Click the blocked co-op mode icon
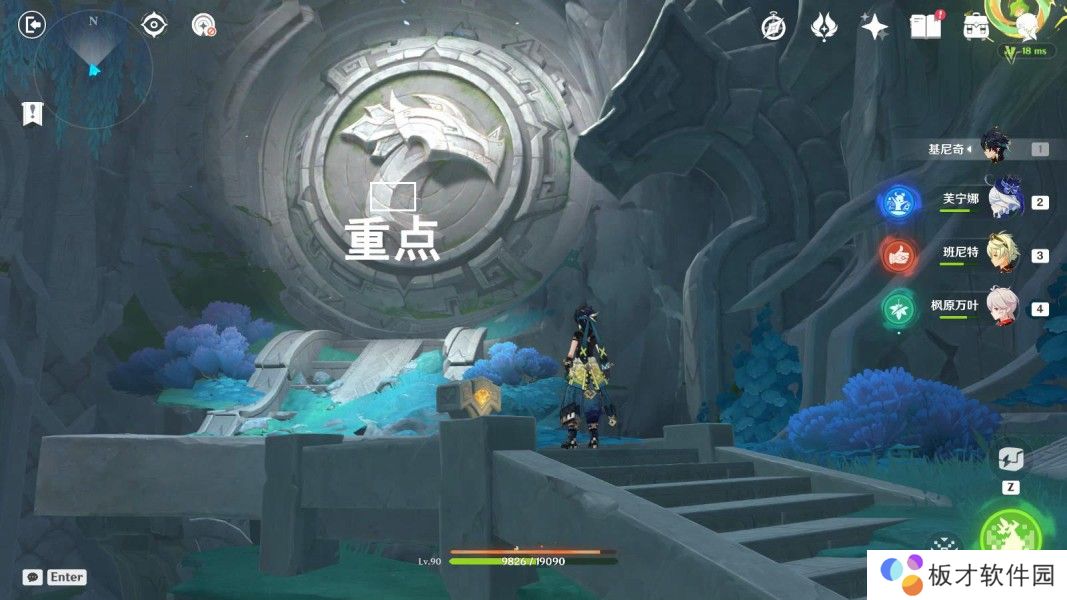Viewport: 1067px width, 600px height. click(x=204, y=26)
